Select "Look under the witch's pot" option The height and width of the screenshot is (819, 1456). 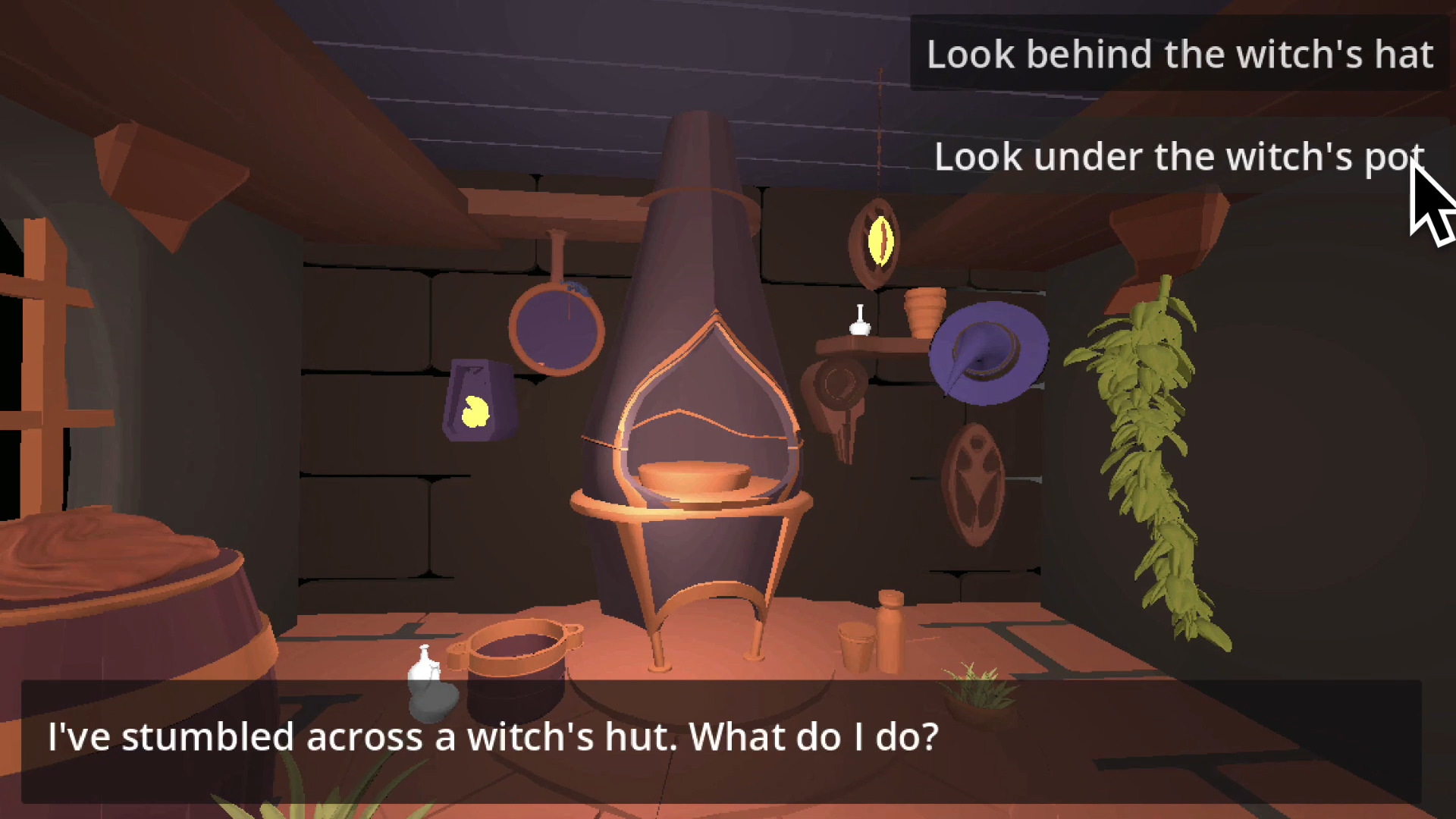[x=1179, y=157]
